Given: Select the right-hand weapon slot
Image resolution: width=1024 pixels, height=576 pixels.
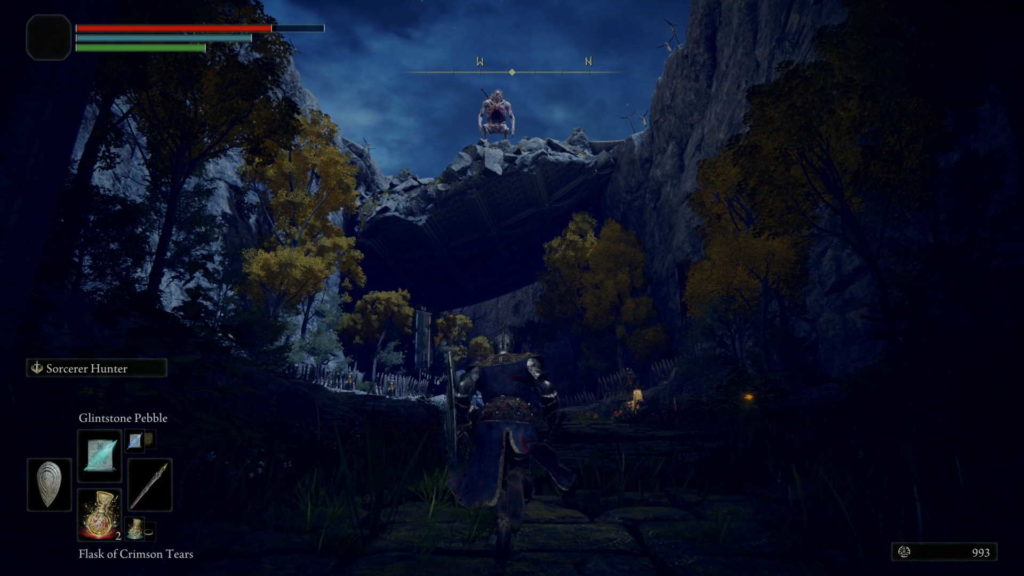Looking at the screenshot, I should tap(149, 485).
